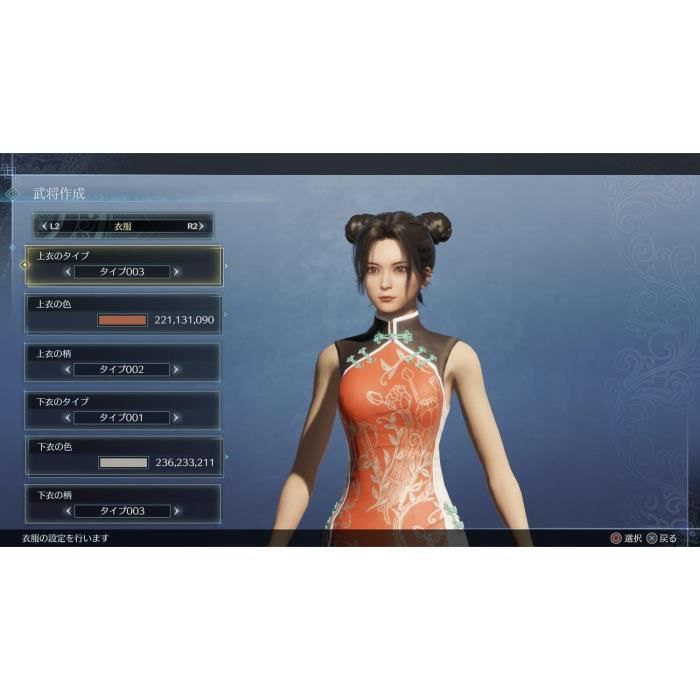The width and height of the screenshot is (700, 700).
Task: Step 下衣の柄 backward with left arrow
Action: [x=68, y=510]
